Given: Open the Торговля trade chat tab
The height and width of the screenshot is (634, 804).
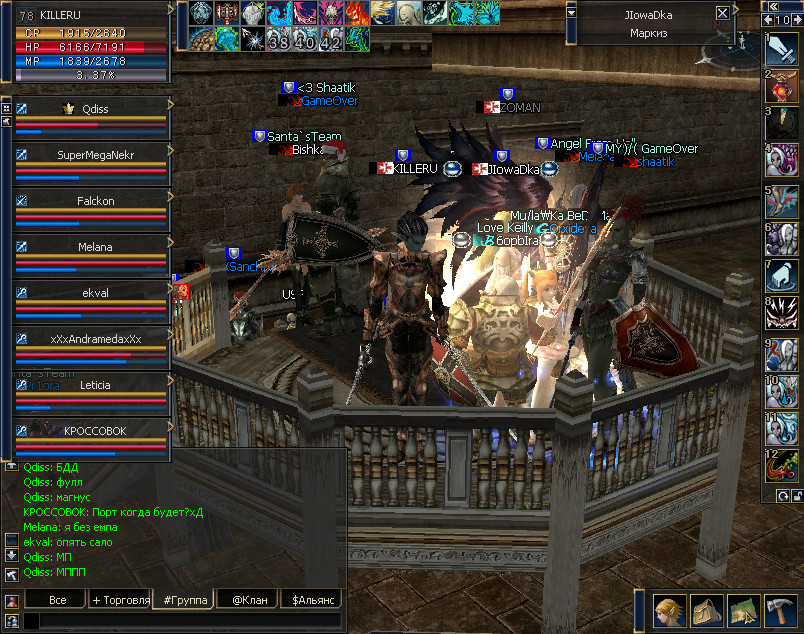Looking at the screenshot, I should click(120, 600).
